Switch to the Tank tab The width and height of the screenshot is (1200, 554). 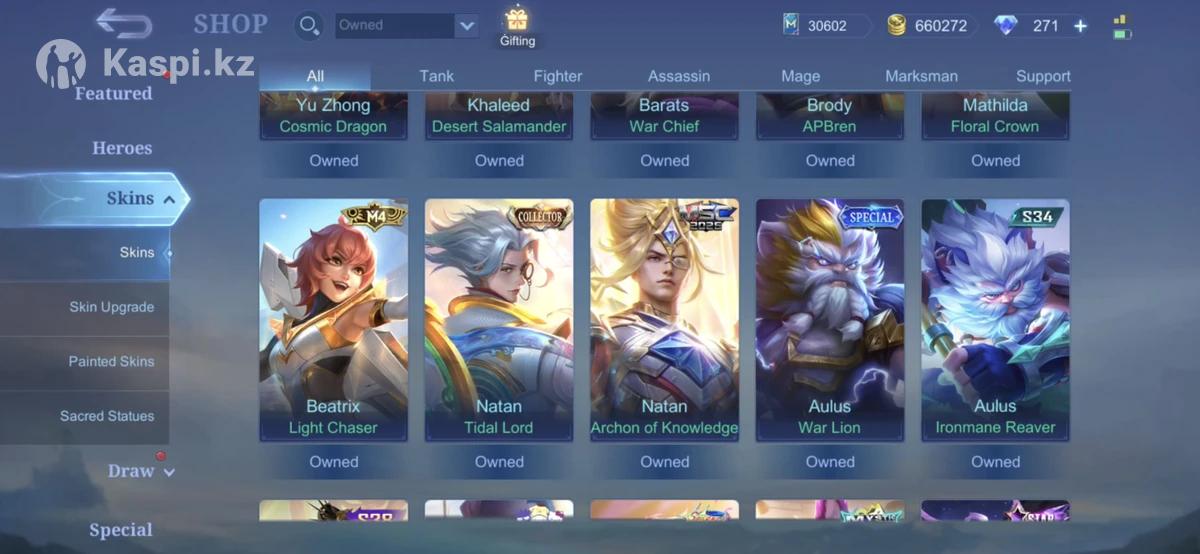436,76
